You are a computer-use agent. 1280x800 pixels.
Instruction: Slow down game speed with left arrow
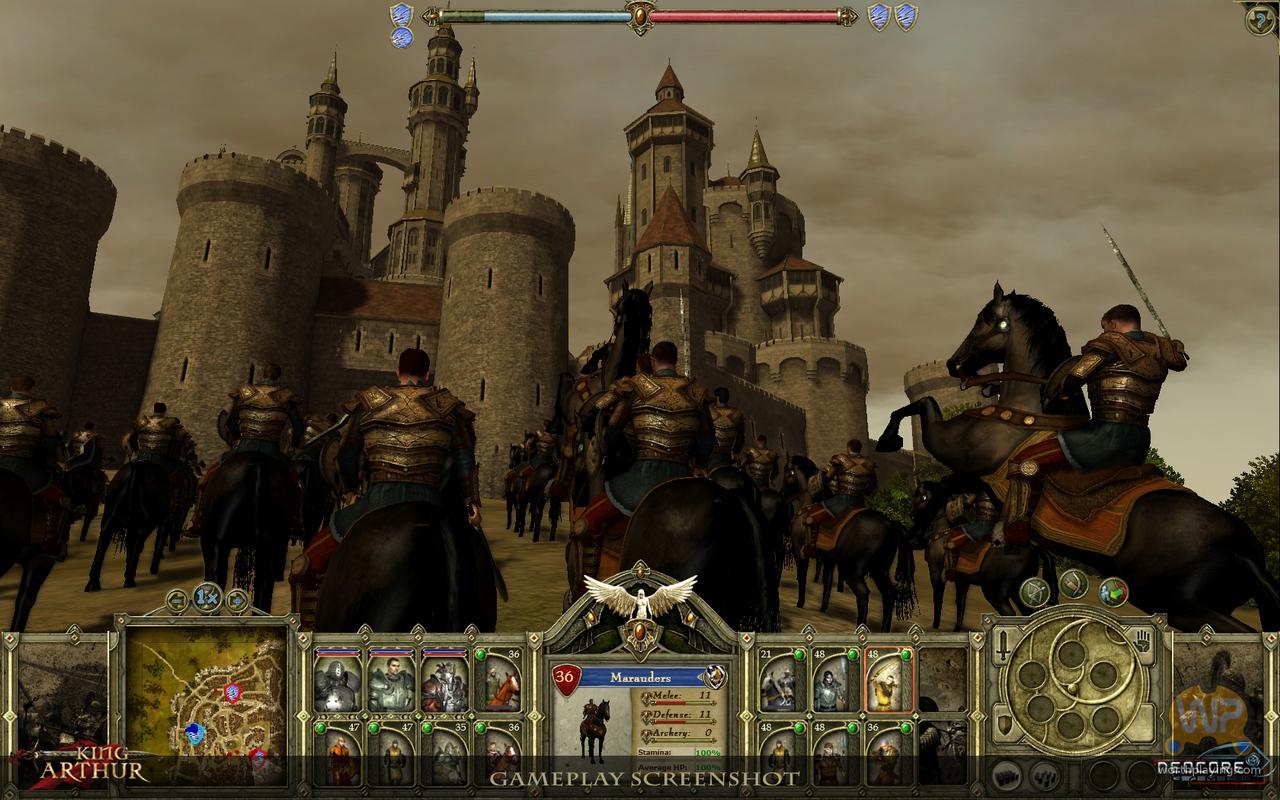pos(177,600)
